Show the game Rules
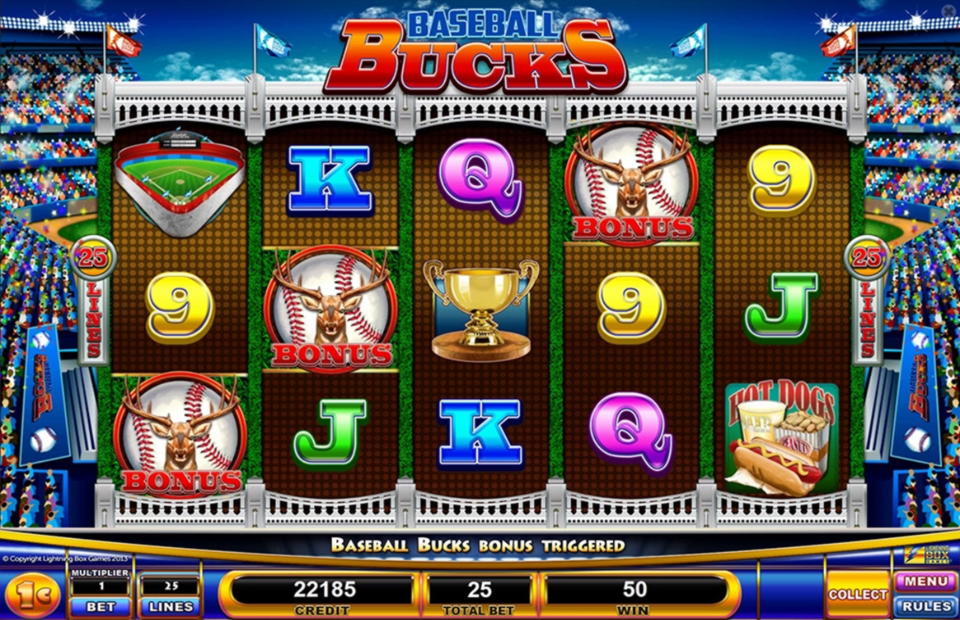This screenshot has width=960, height=620. (925, 606)
